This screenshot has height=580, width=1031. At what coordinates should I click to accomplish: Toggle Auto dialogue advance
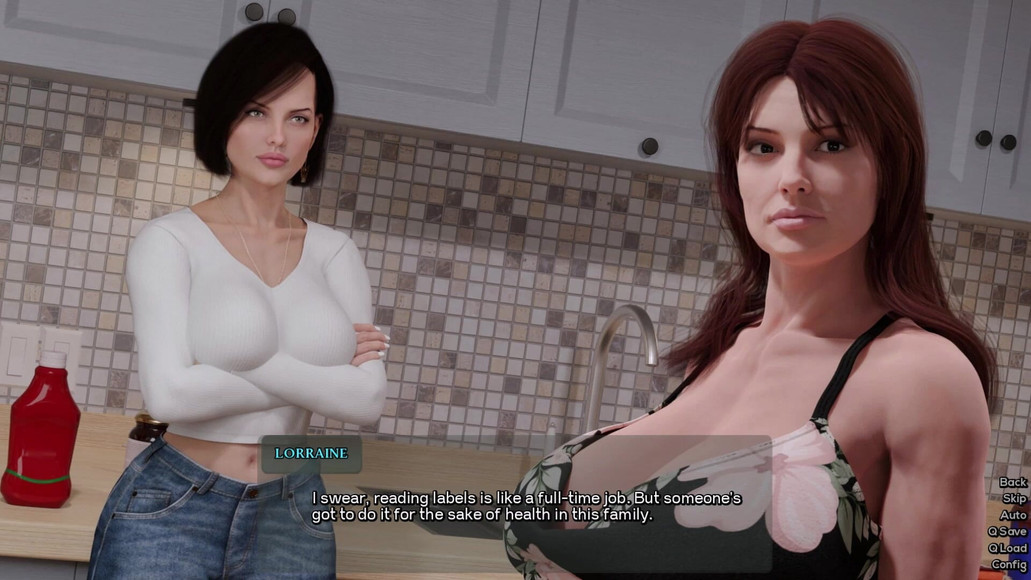pos(1012,515)
